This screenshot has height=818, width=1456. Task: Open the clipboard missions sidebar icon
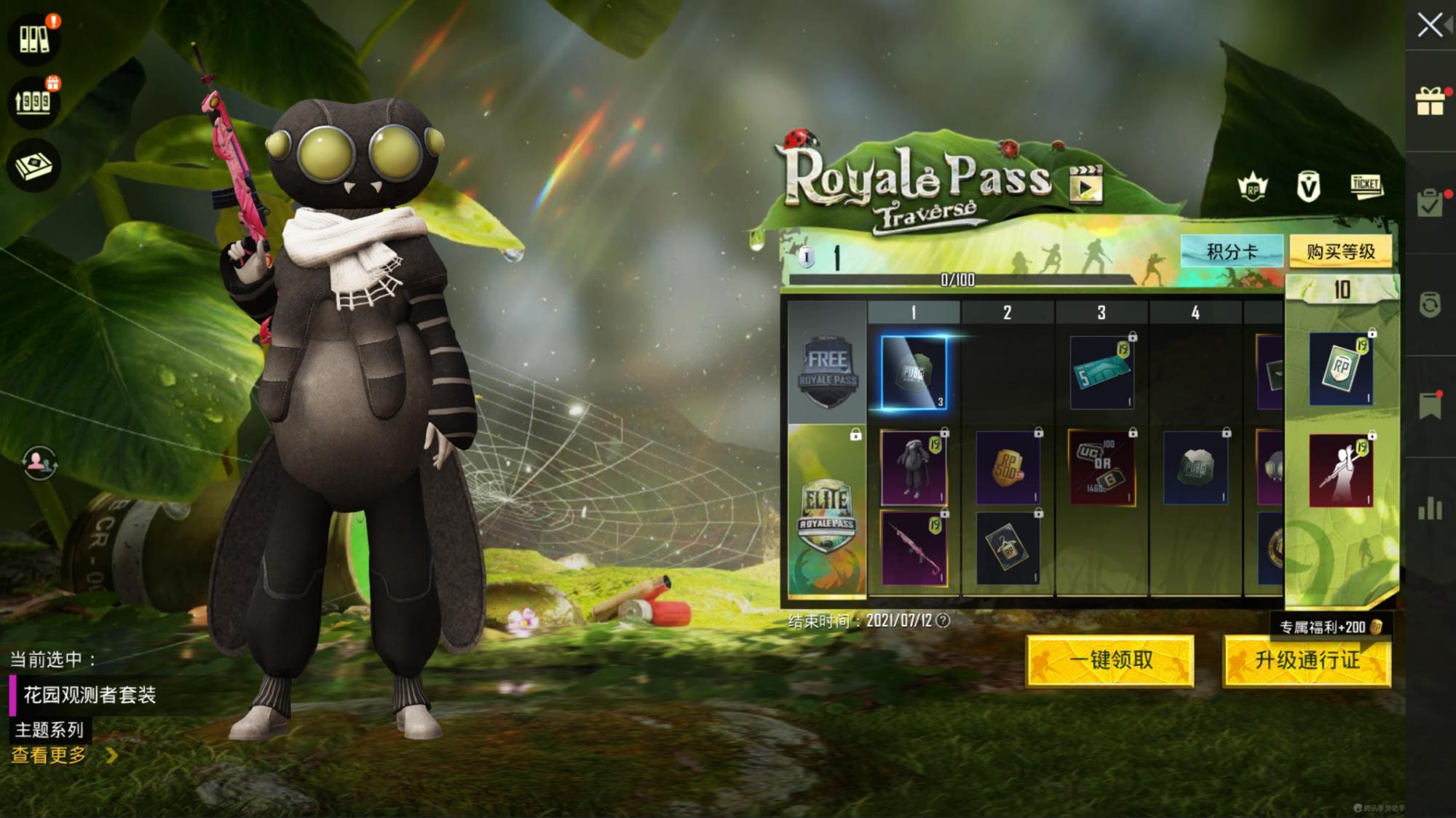[x=1430, y=203]
